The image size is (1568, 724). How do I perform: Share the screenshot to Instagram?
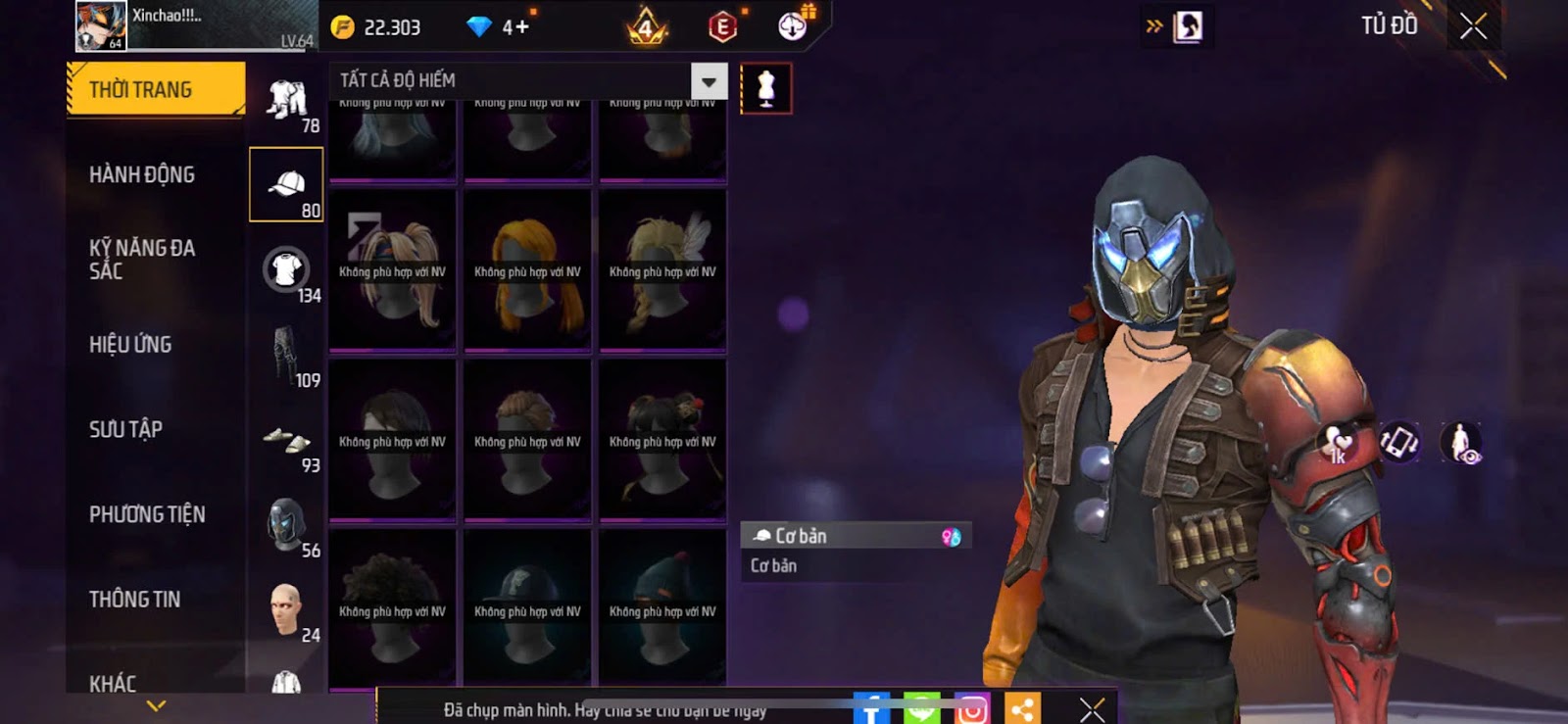pos(971,709)
